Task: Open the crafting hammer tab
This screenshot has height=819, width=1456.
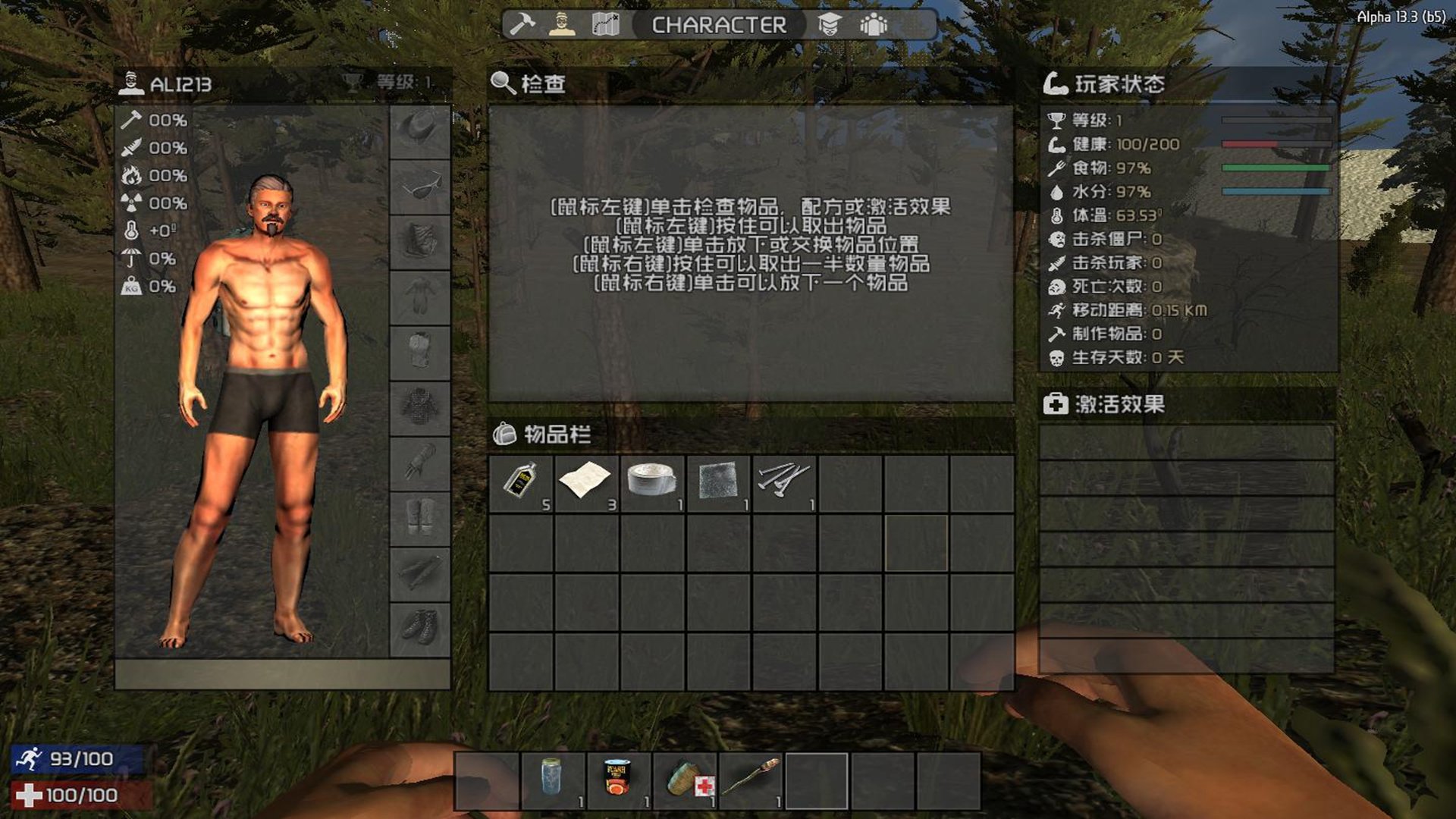Action: [x=522, y=25]
